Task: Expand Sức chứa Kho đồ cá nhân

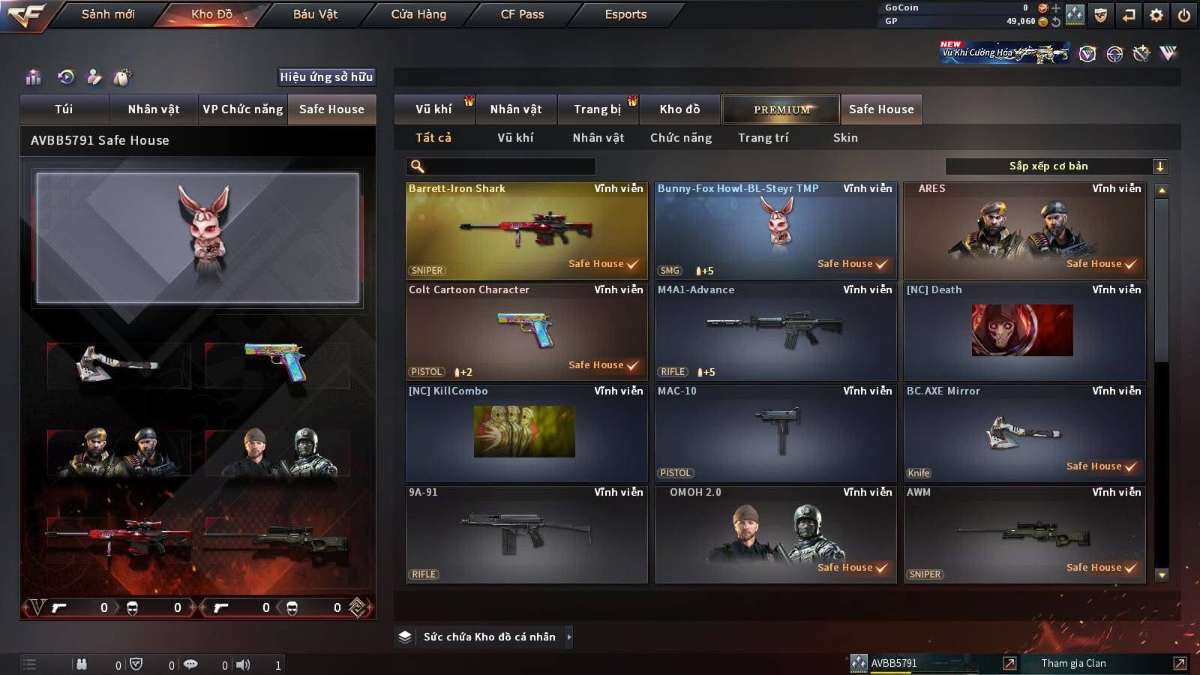Action: pos(487,637)
